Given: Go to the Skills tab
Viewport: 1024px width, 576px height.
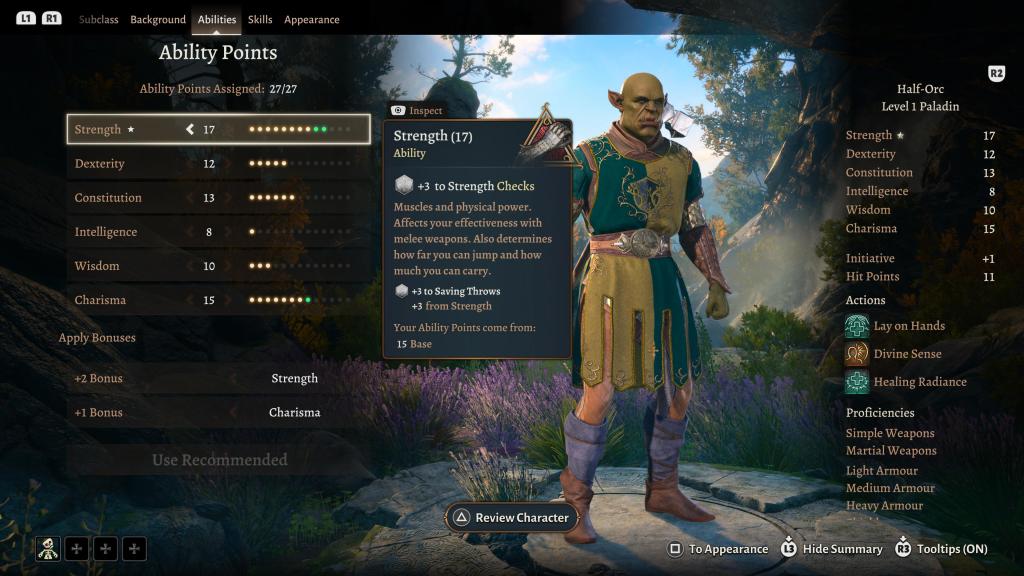Looking at the screenshot, I should coord(260,20).
